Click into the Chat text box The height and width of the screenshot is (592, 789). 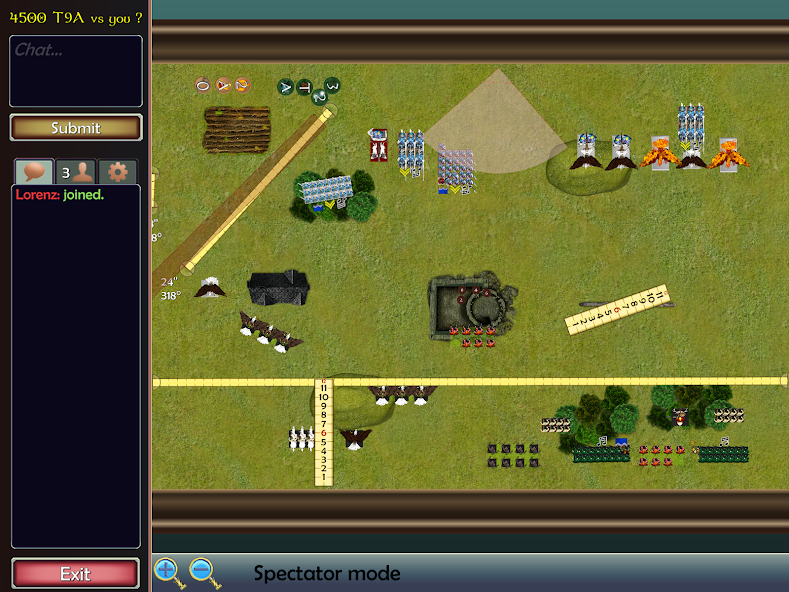pos(76,71)
